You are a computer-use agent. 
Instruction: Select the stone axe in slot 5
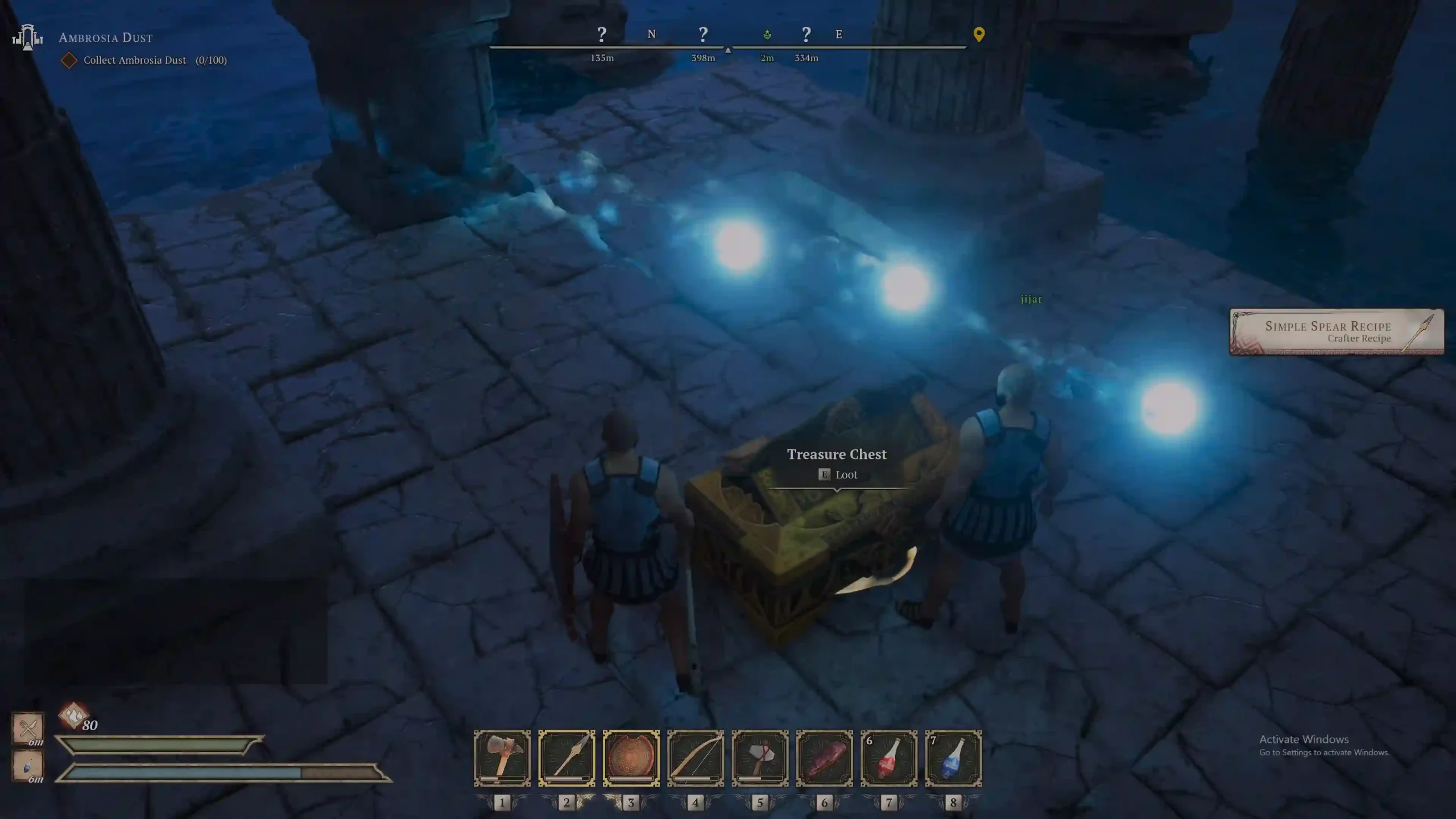(760, 758)
